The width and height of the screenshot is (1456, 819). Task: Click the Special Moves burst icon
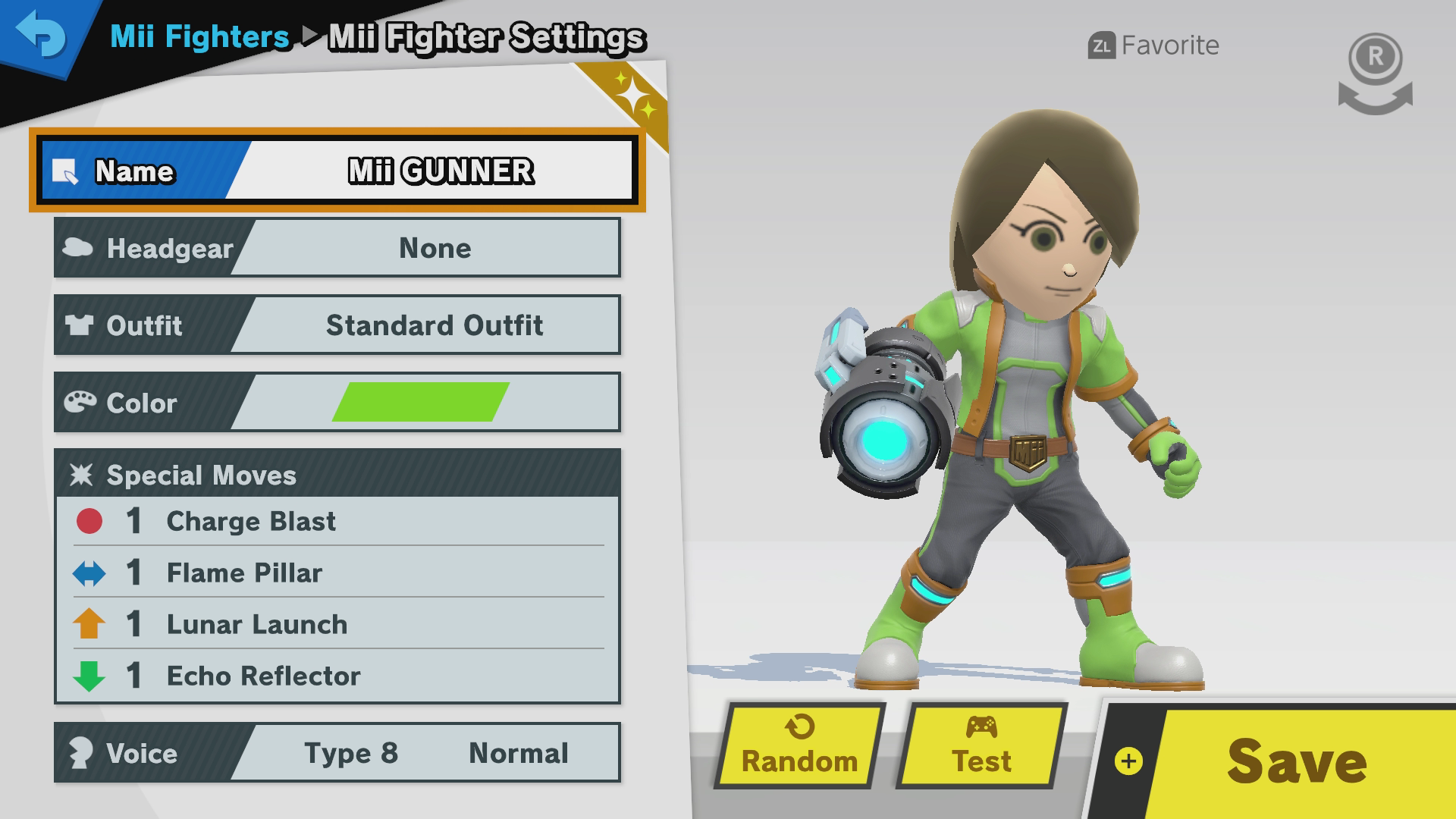pyautogui.click(x=83, y=475)
